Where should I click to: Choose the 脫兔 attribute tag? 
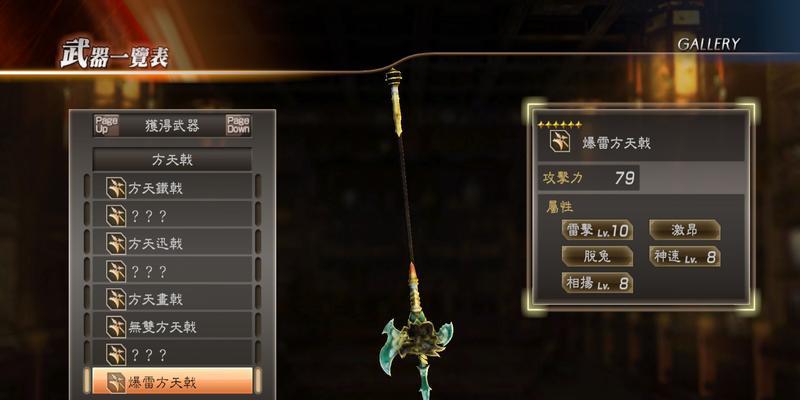click(596, 257)
